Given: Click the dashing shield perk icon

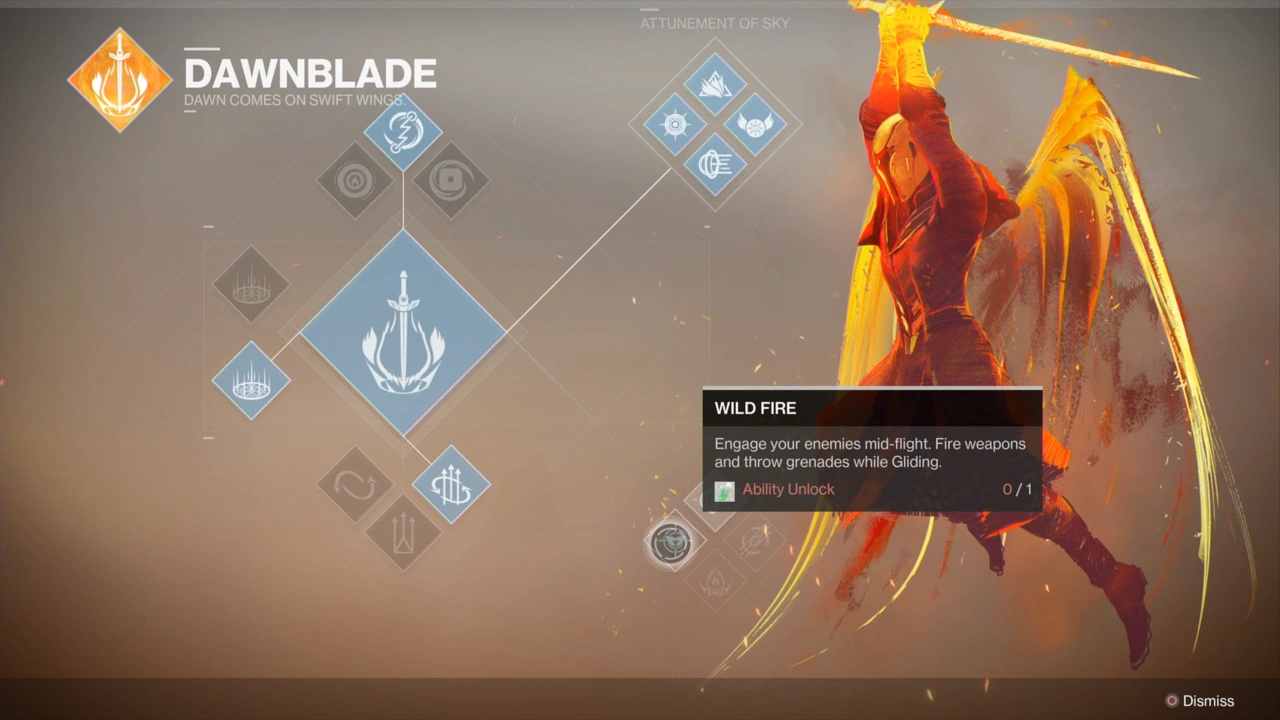Looking at the screenshot, I should click(715, 165).
